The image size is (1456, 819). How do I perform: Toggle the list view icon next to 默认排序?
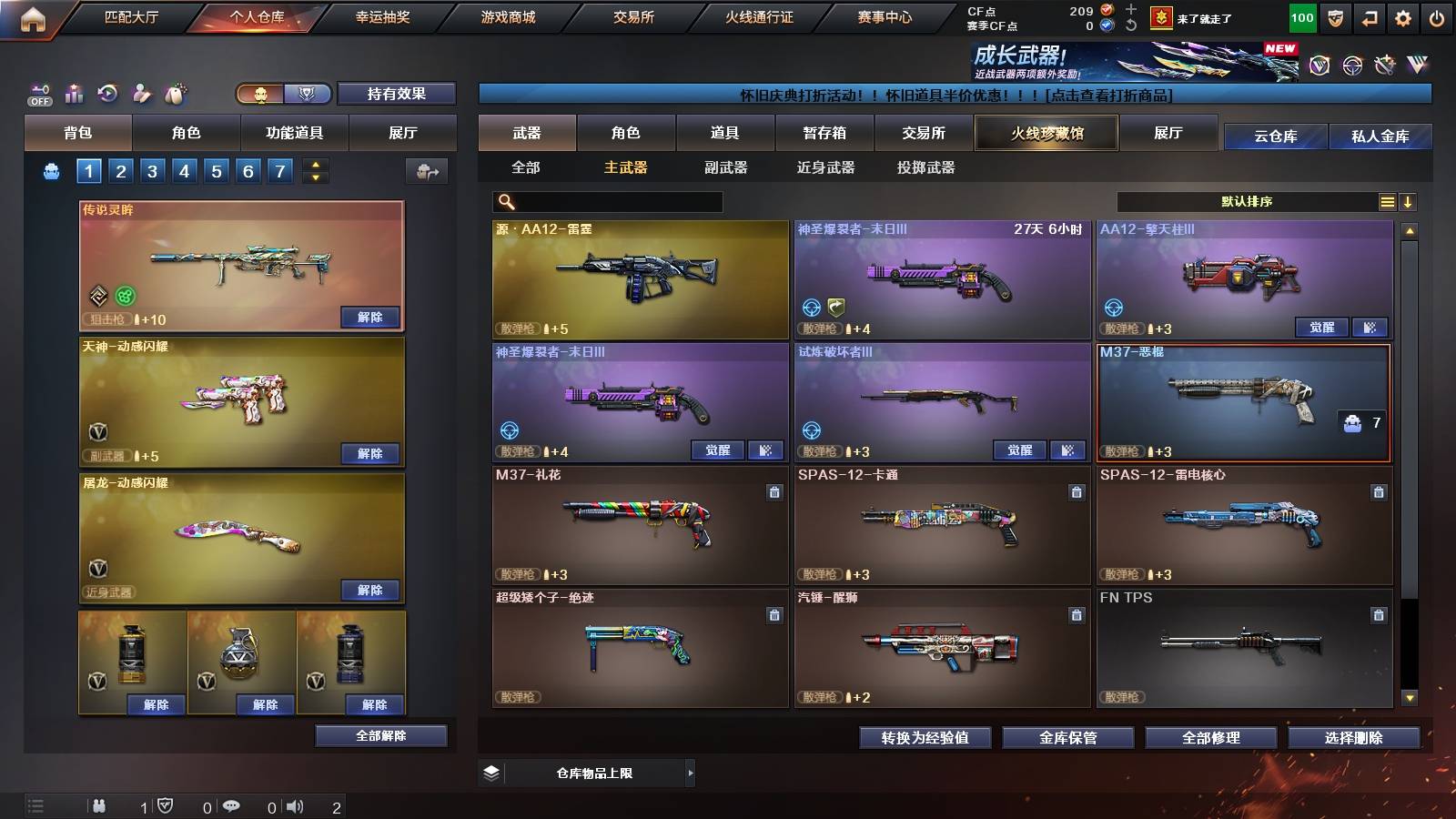pyautogui.click(x=1387, y=201)
